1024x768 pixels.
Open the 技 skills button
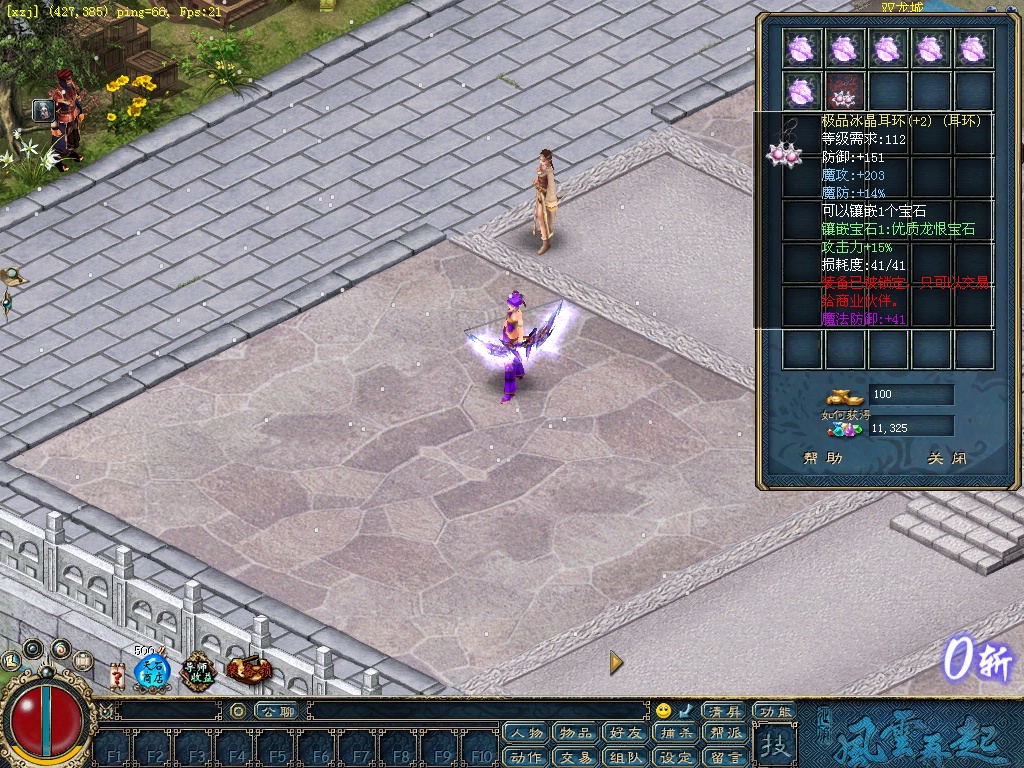coord(774,745)
